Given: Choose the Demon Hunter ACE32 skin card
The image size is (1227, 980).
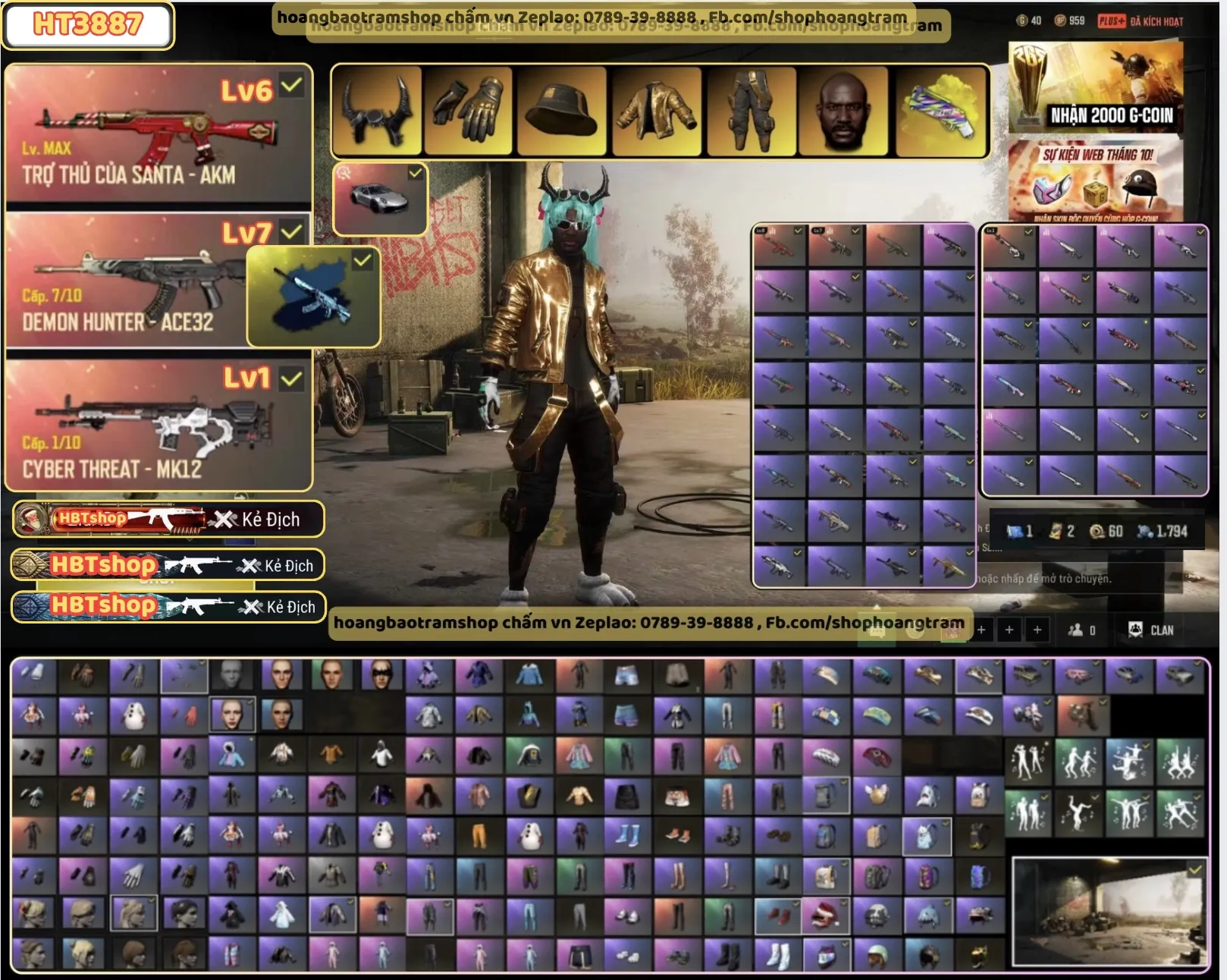Looking at the screenshot, I should pyautogui.click(x=125, y=282).
